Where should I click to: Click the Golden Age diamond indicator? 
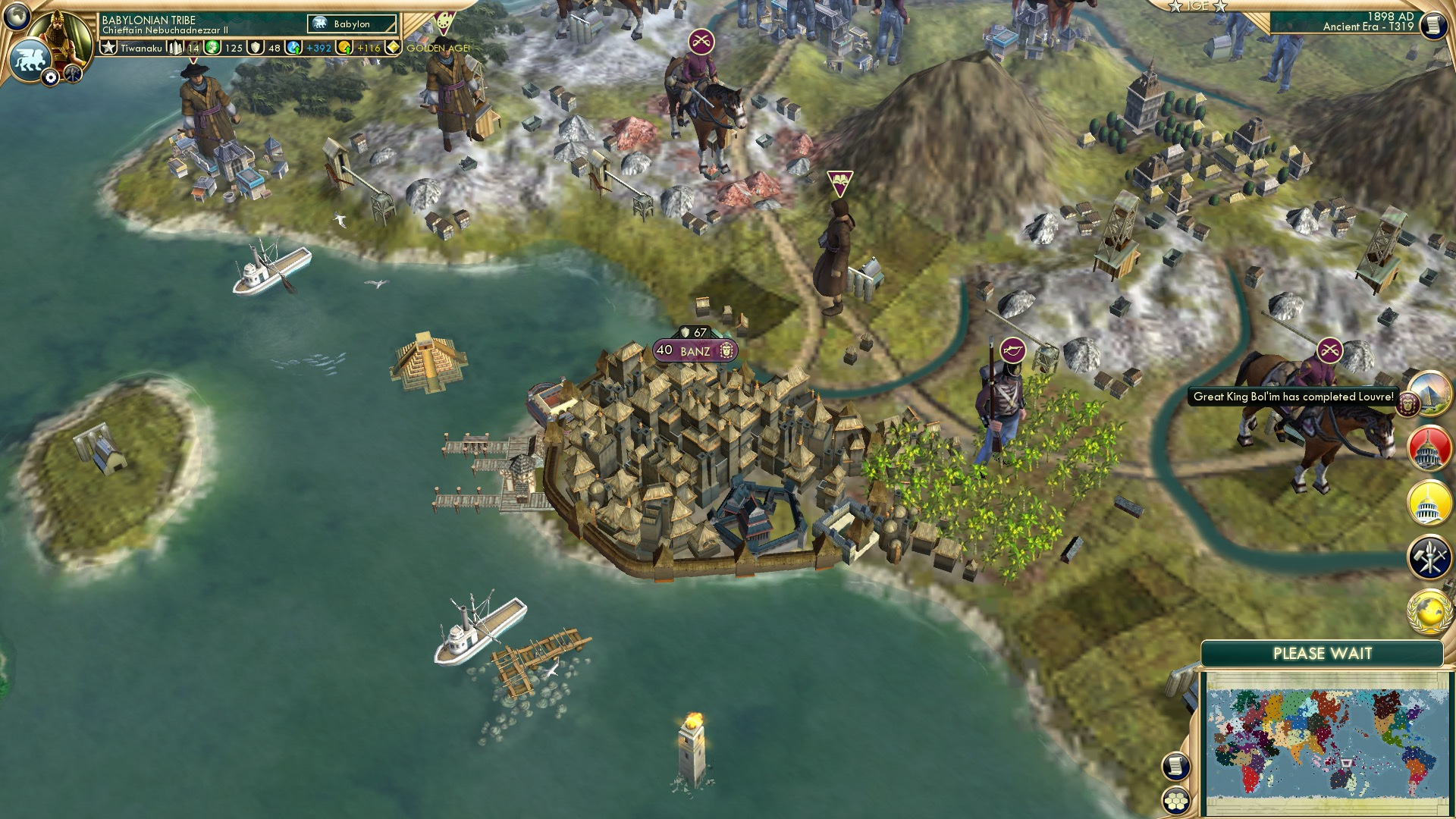[x=394, y=47]
